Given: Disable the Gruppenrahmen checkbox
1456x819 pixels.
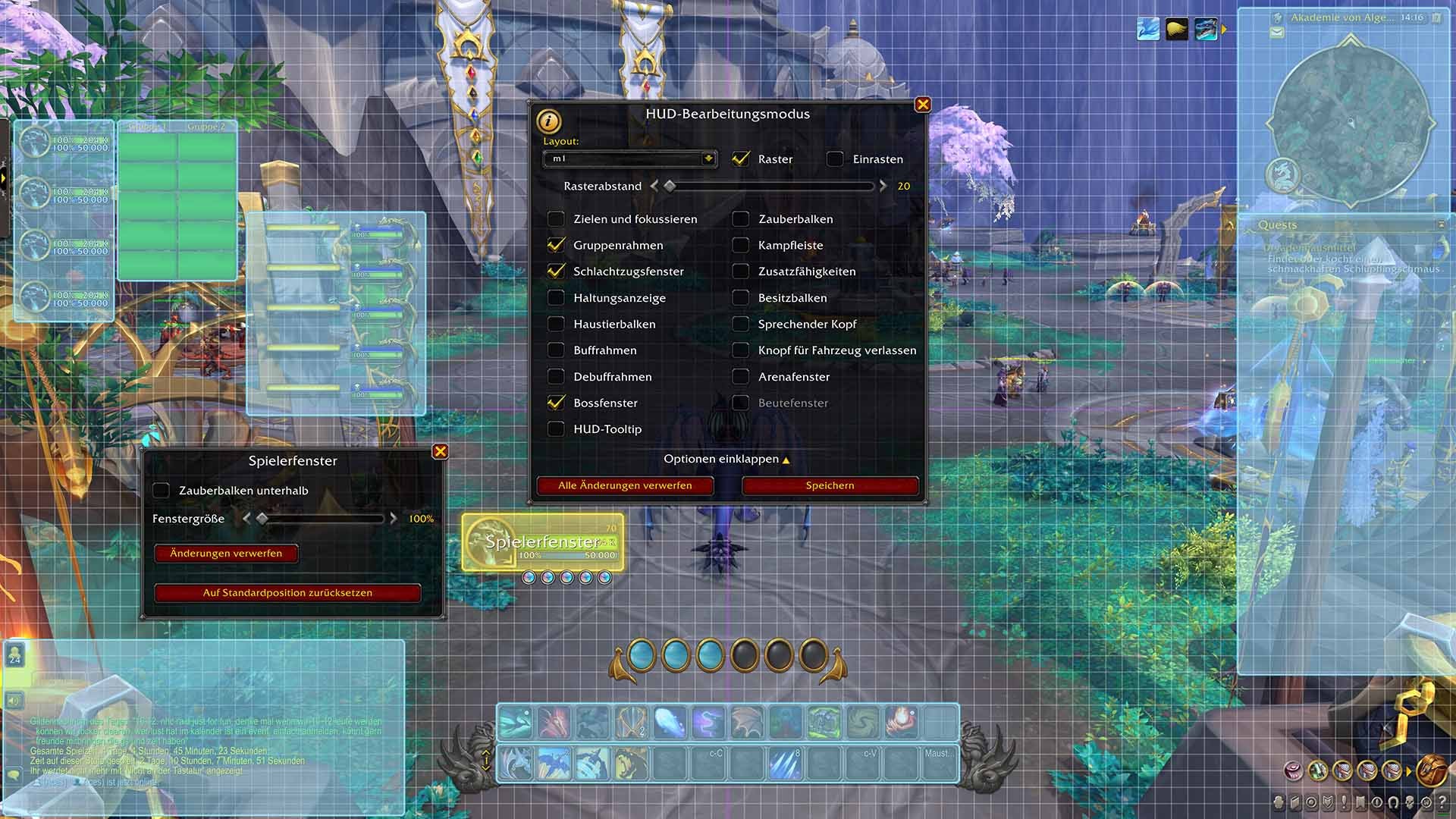Looking at the screenshot, I should tap(556, 245).
